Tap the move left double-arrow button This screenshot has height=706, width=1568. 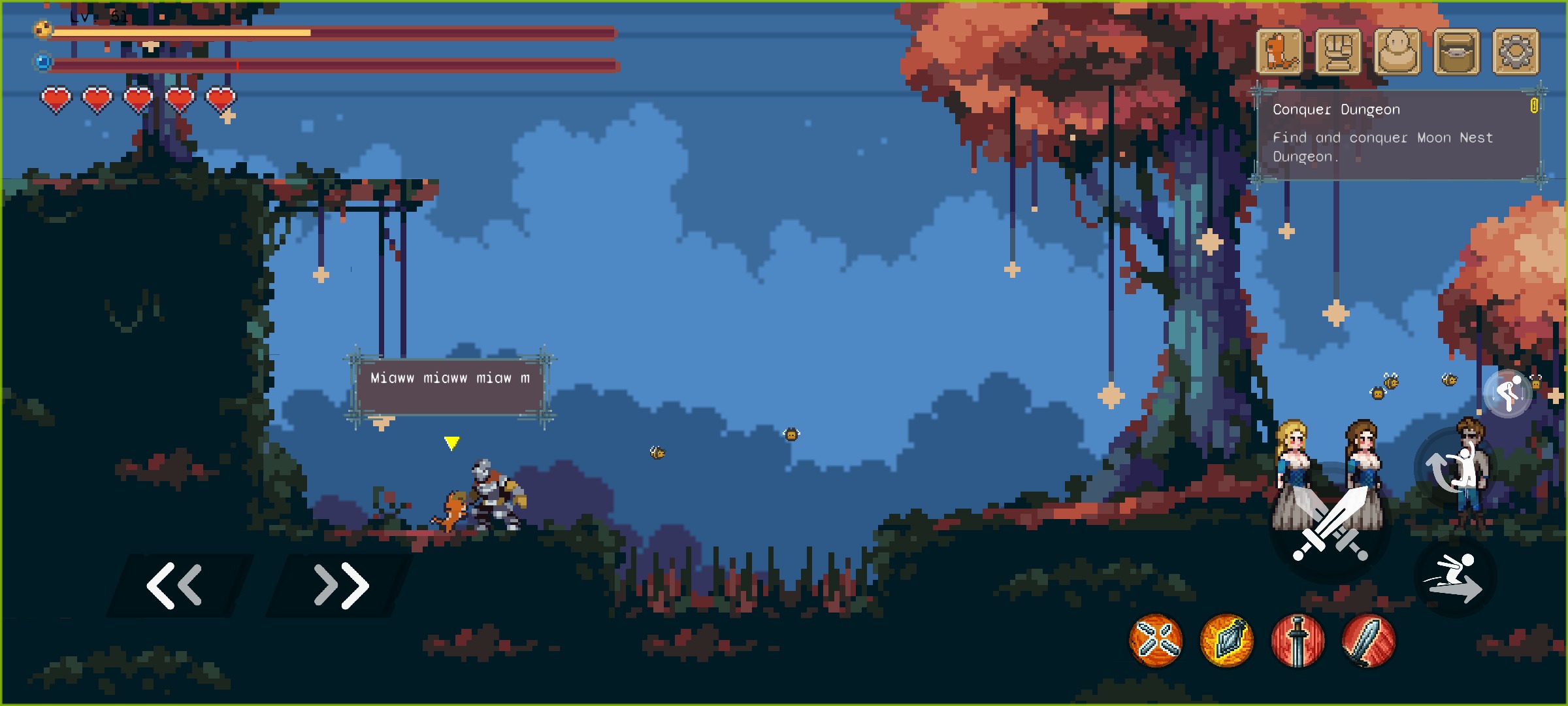coord(175,585)
